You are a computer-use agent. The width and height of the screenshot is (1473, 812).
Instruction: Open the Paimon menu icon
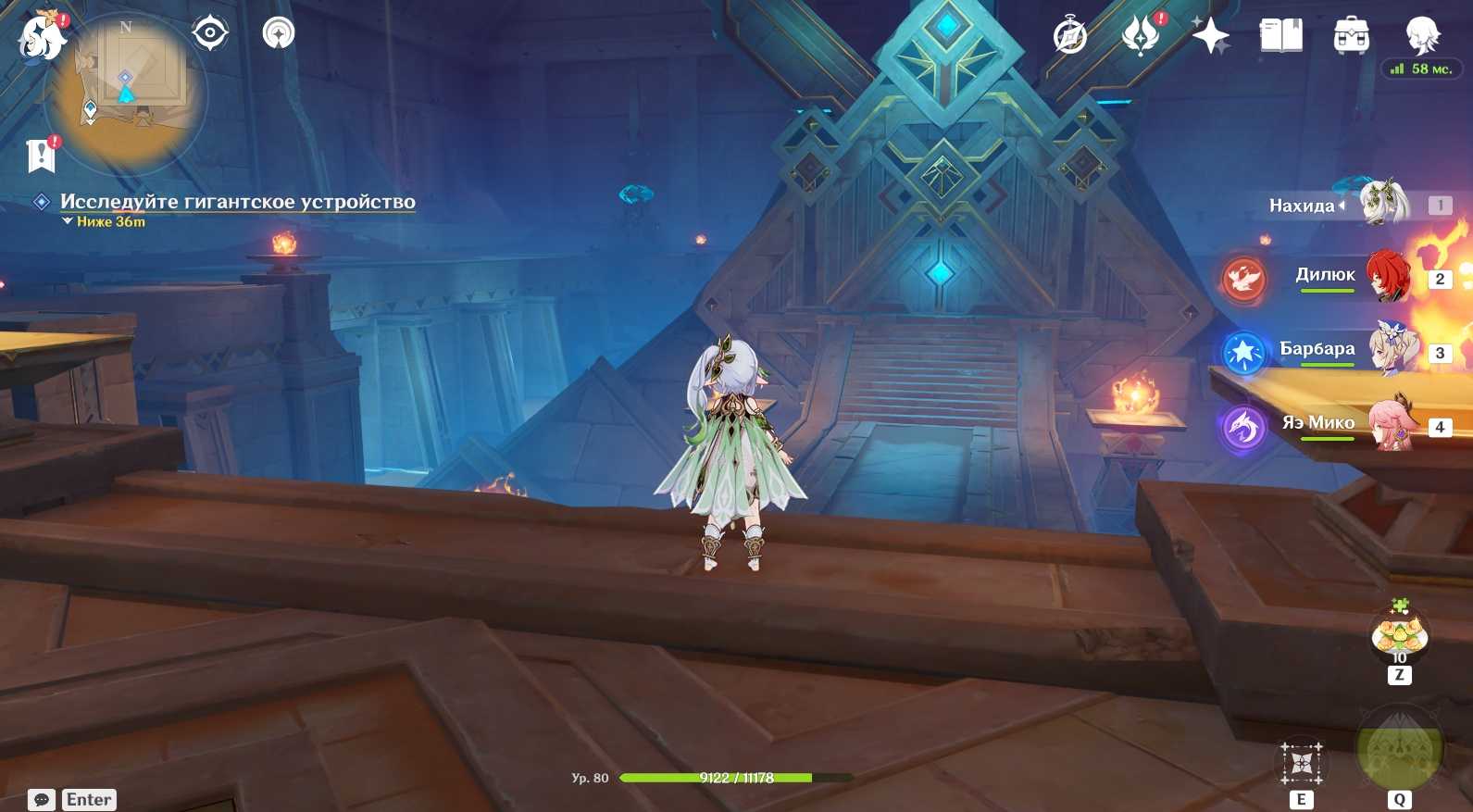41,38
